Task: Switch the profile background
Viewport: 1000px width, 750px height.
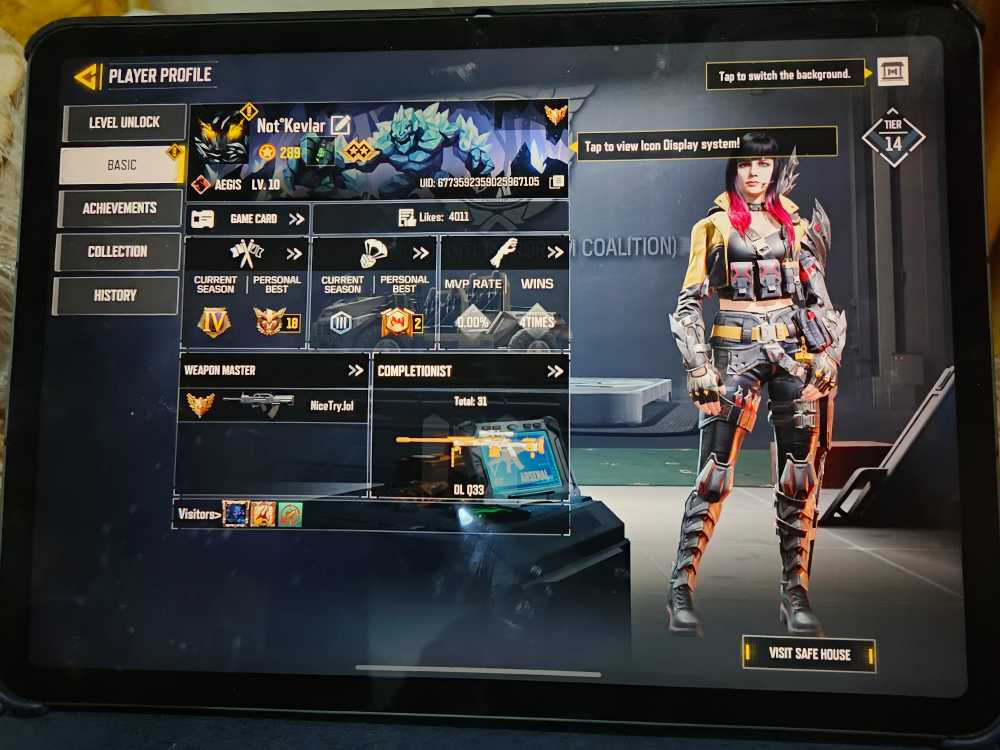Action: (x=892, y=72)
